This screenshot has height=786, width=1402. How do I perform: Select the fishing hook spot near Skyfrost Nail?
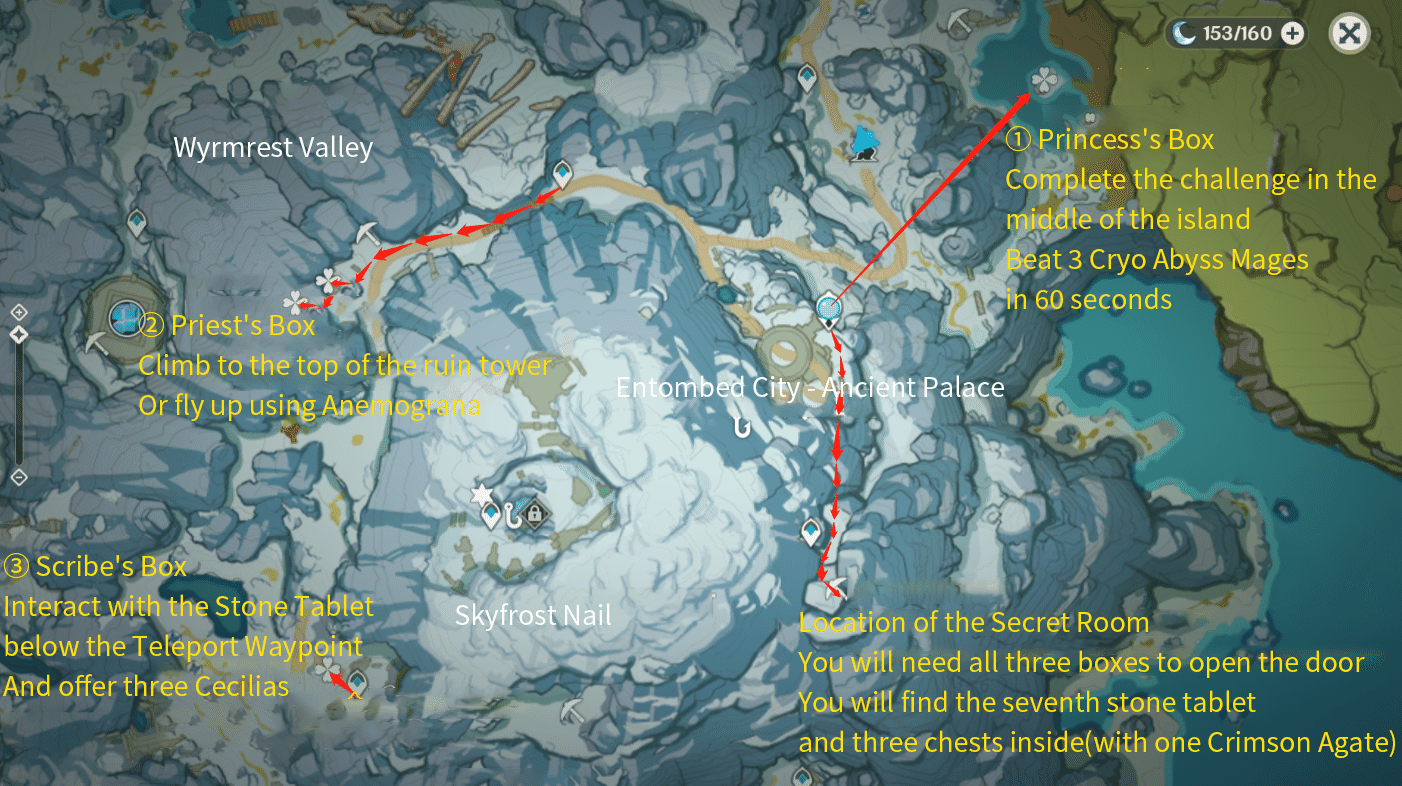point(512,515)
